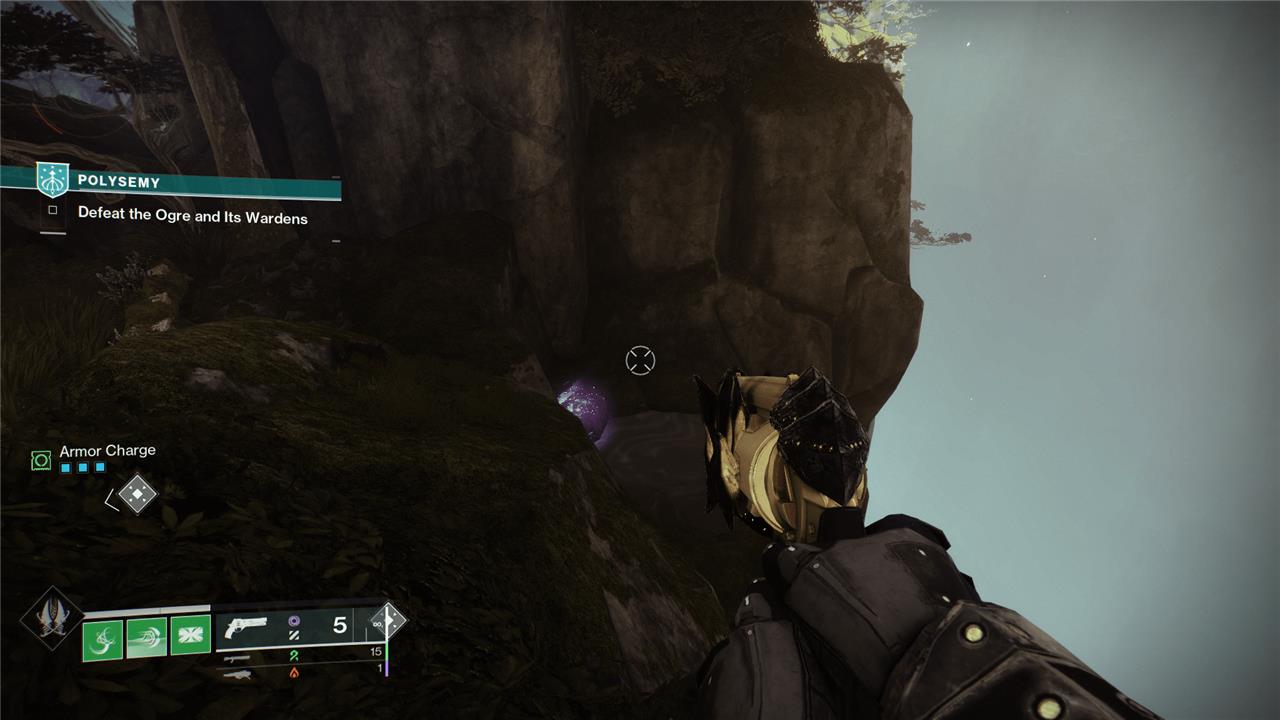Viewport: 1280px width, 720px height.
Task: Activate the green melee ability icon
Action: (x=146, y=638)
